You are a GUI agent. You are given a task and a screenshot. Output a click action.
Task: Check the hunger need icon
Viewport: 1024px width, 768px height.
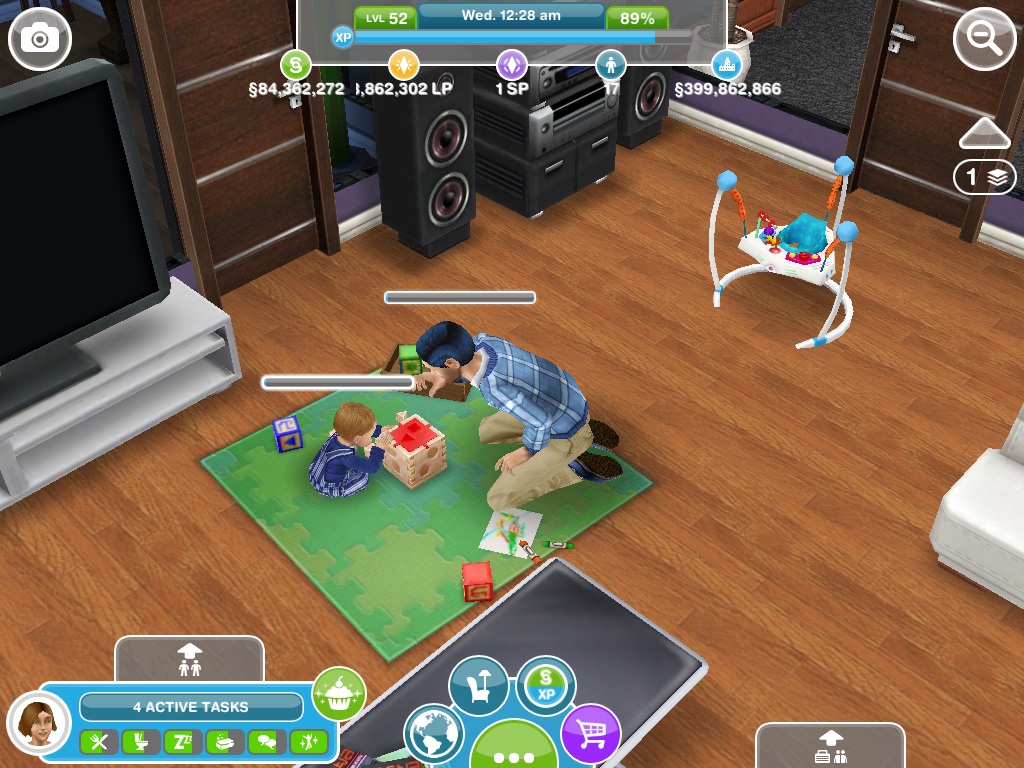tap(99, 742)
